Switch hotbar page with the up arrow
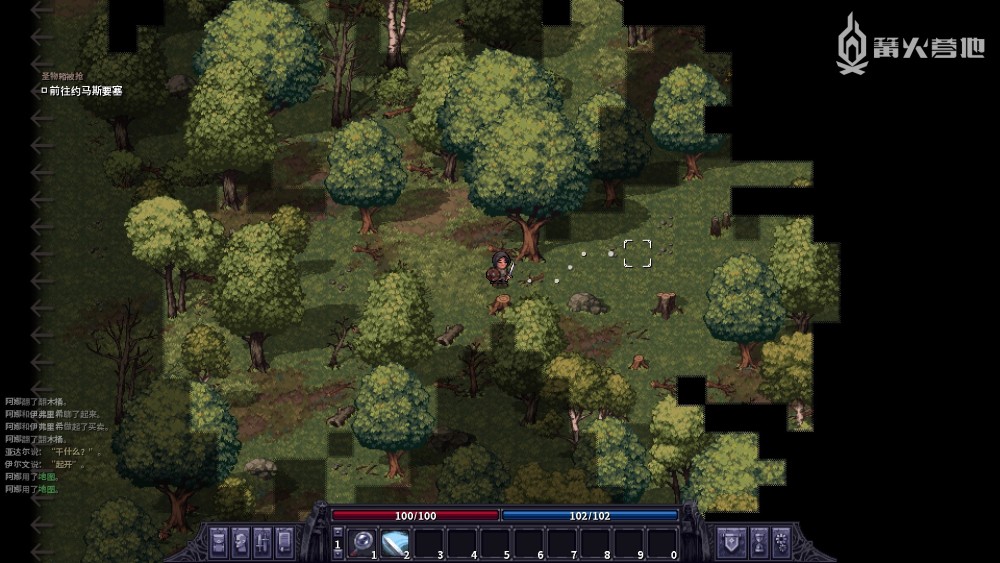This screenshot has height=563, width=1000. click(337, 532)
